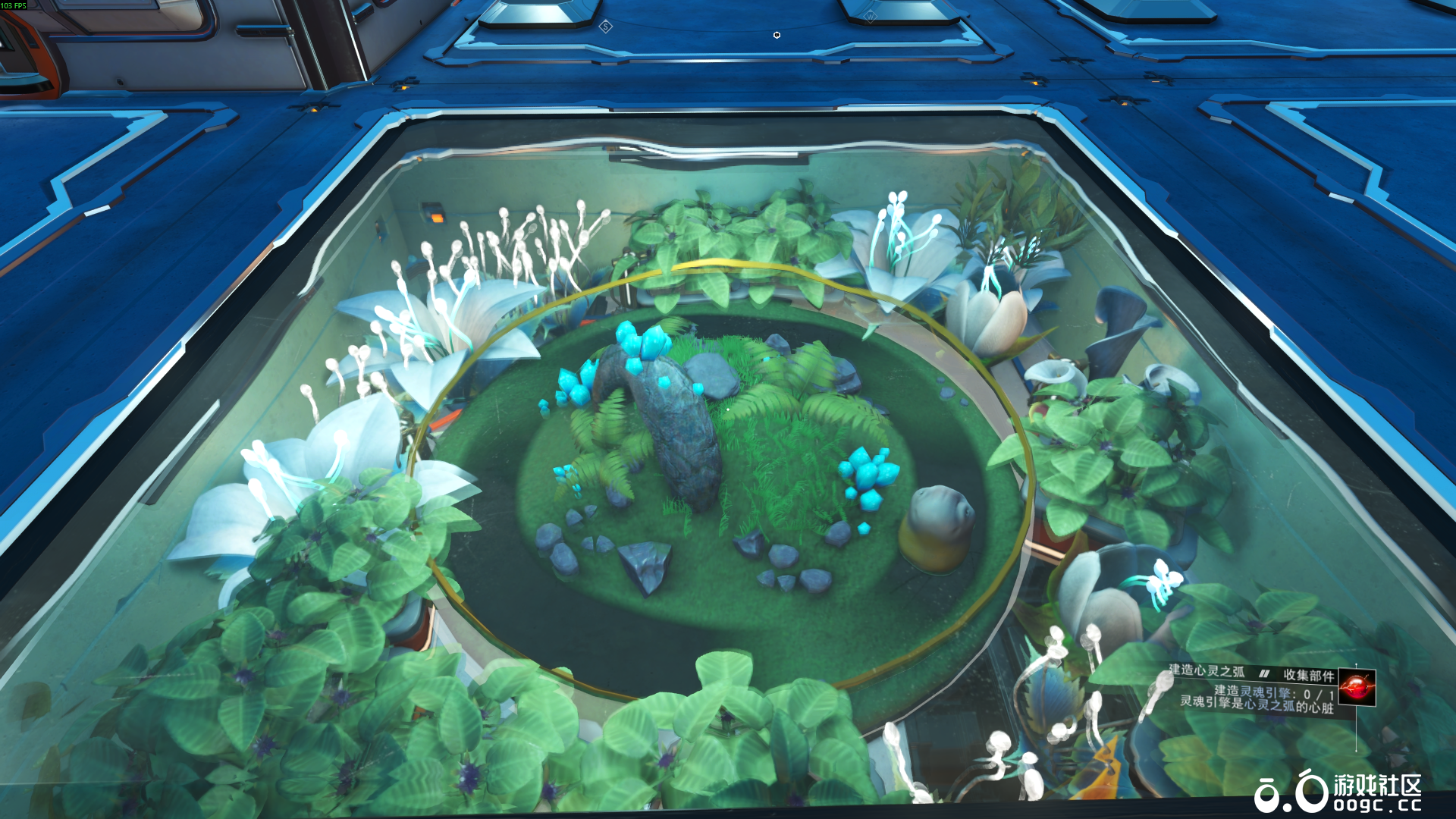Click the 游戏社区 oogc.cc watermark logo

pos(1338,792)
